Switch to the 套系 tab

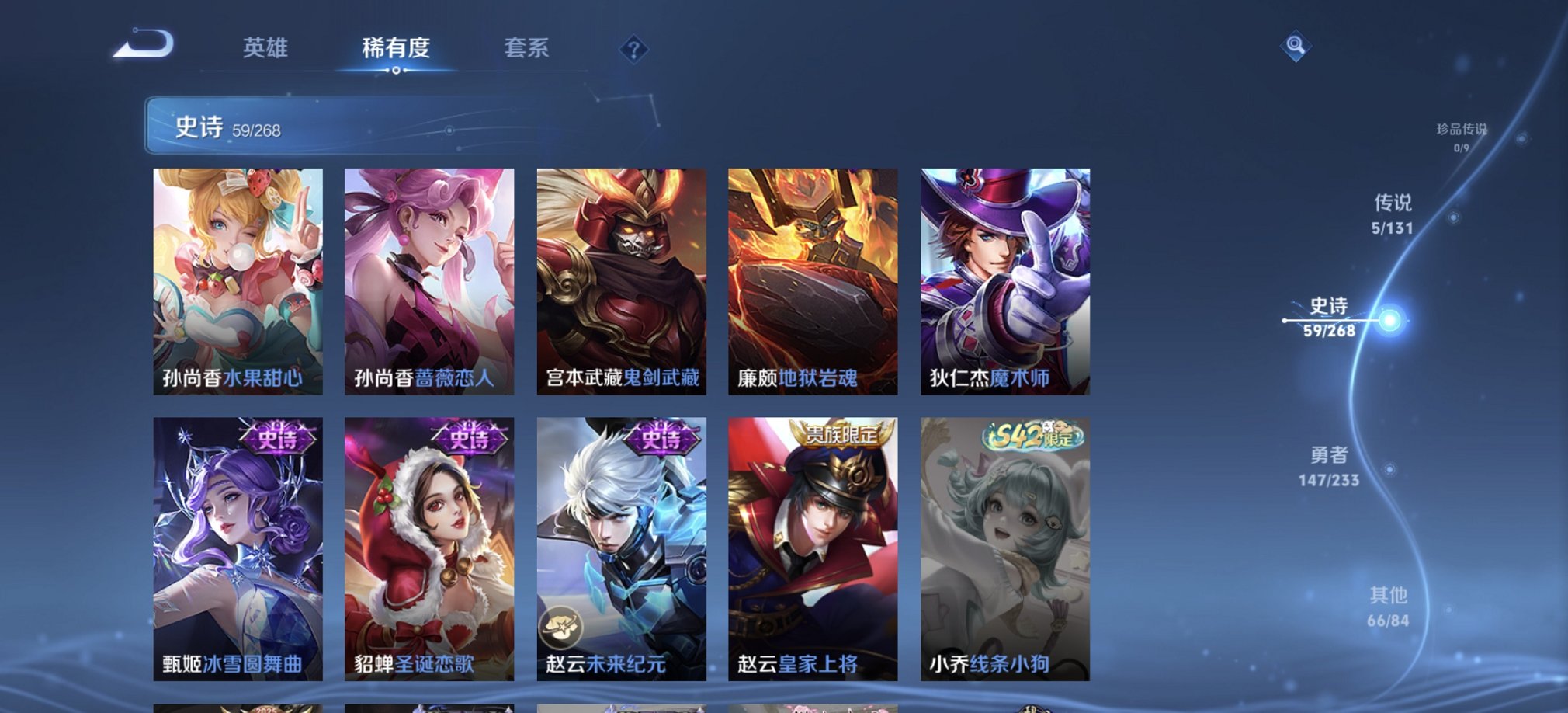(526, 49)
